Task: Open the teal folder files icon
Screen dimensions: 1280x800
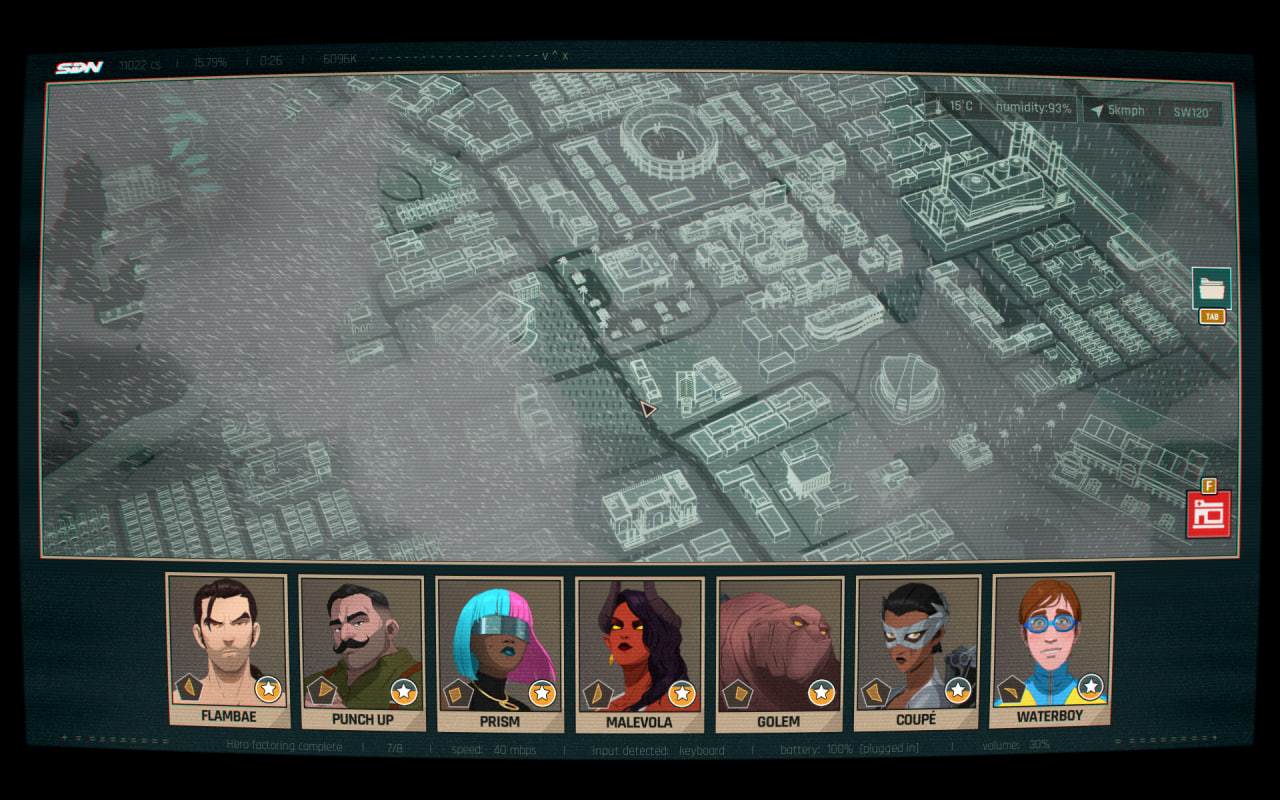Action: pyautogui.click(x=1211, y=288)
